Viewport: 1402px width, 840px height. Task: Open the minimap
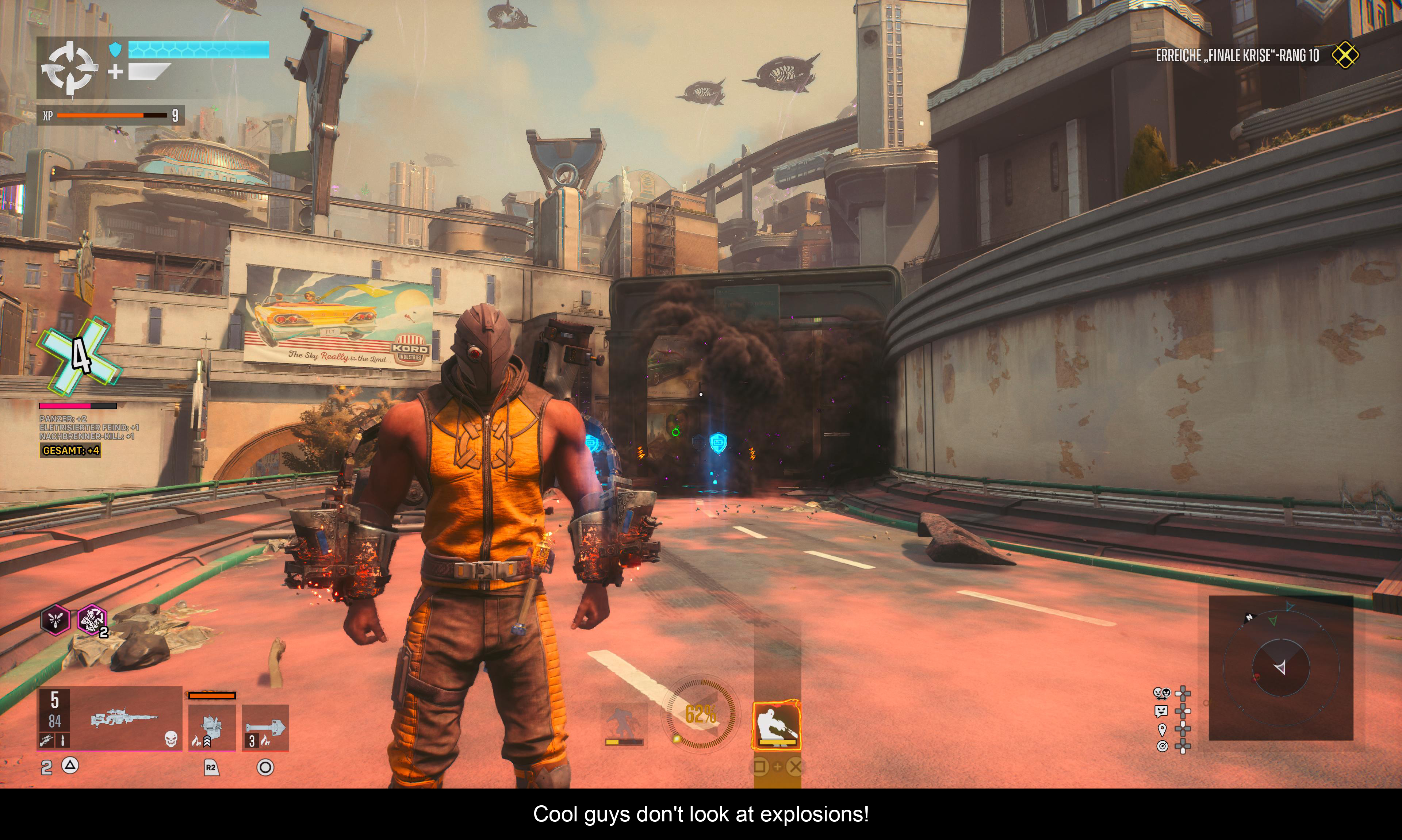(x=1280, y=667)
